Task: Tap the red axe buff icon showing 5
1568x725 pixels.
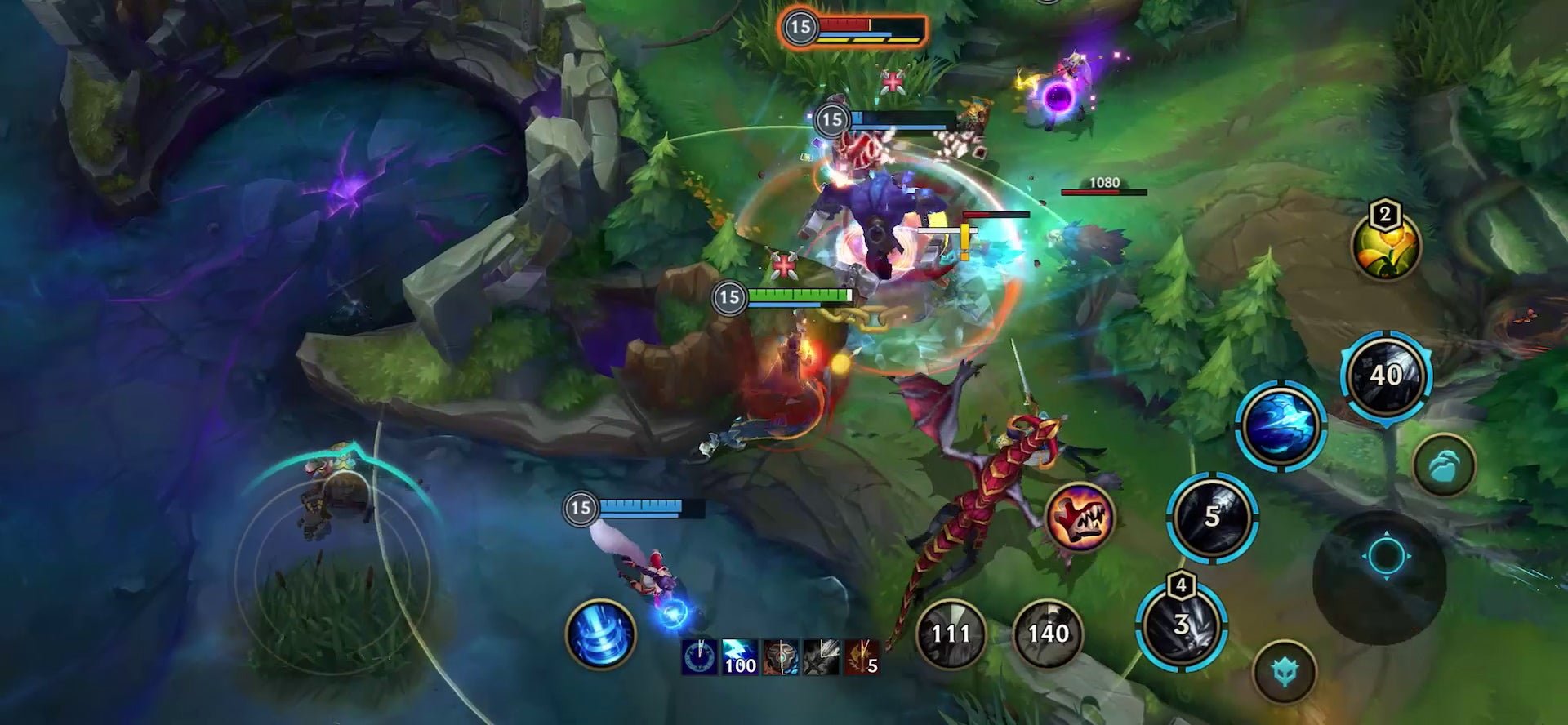Action: pos(861,658)
